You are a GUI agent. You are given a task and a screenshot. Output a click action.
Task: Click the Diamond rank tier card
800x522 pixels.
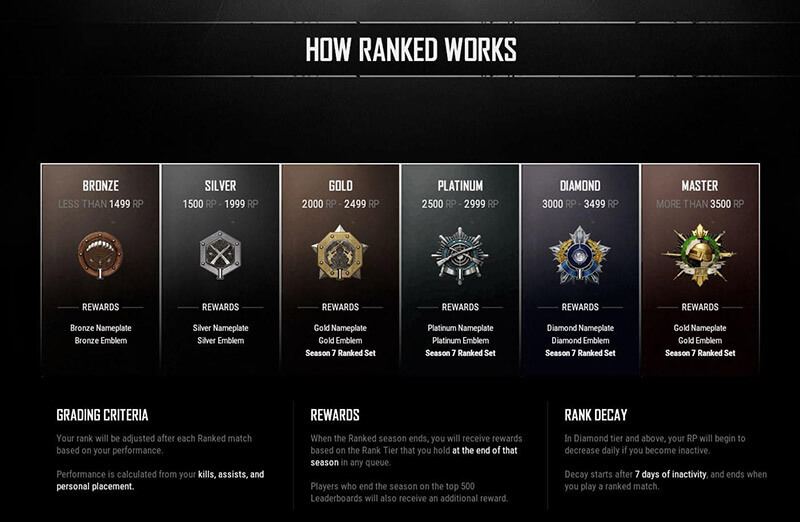pos(580,270)
